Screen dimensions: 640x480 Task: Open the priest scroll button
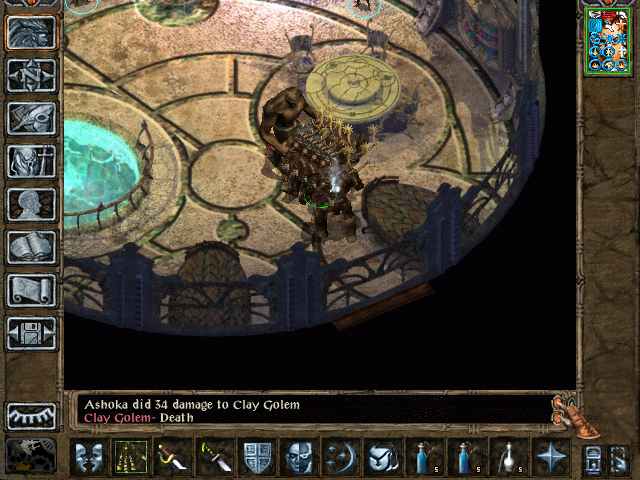click(31, 290)
